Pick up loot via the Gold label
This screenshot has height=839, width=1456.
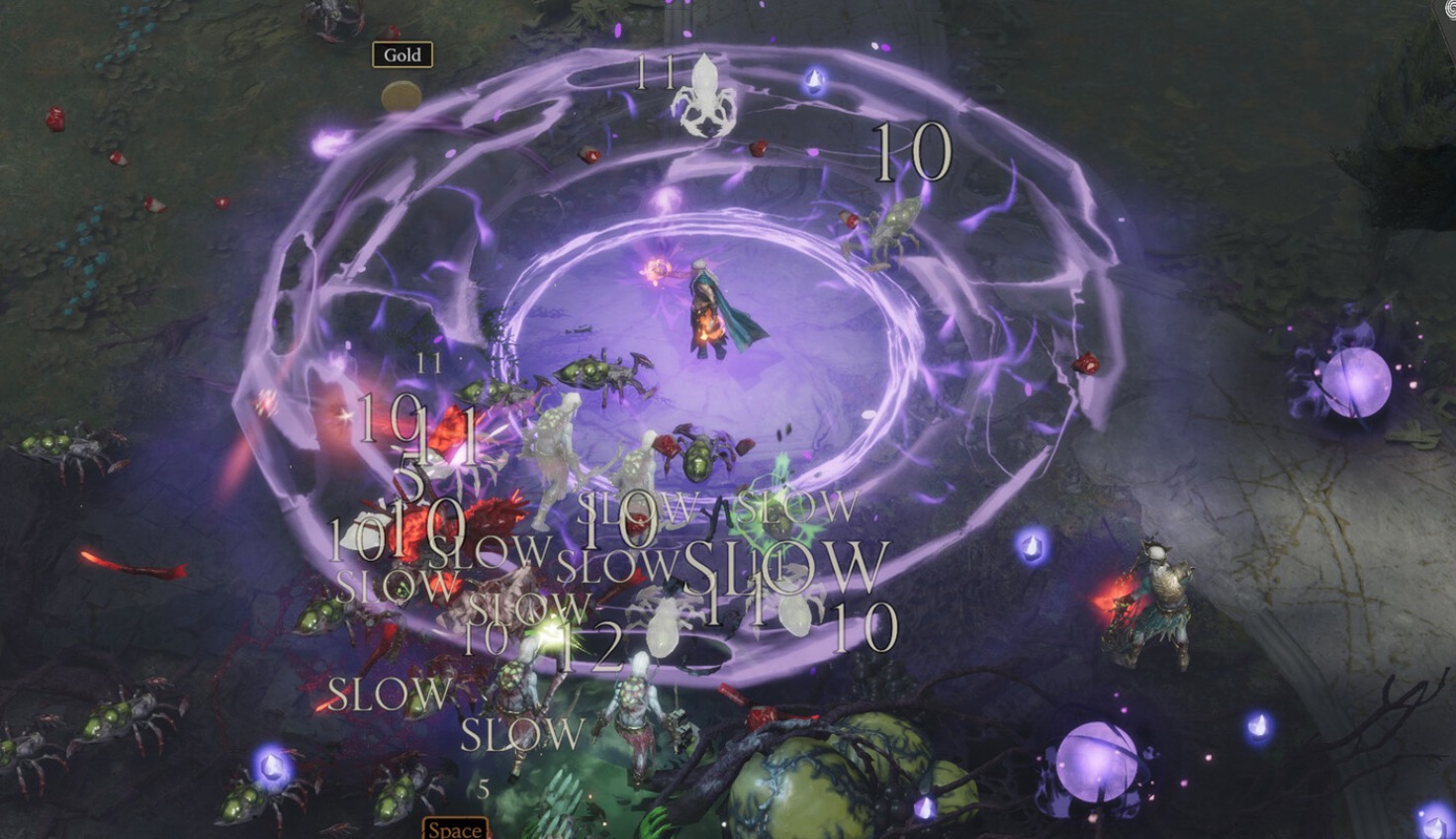pyautogui.click(x=402, y=55)
